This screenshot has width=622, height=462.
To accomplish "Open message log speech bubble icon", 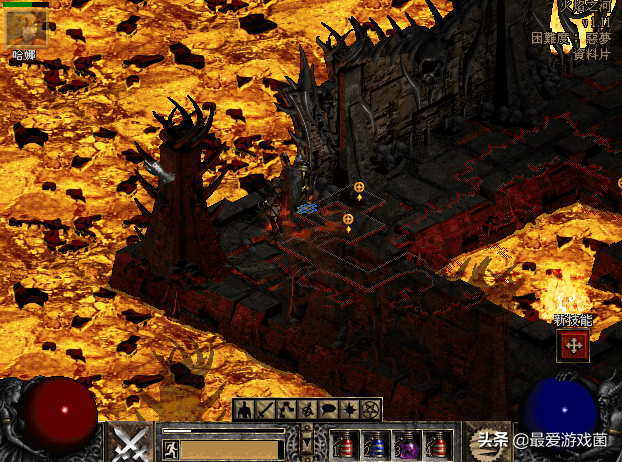I will (x=328, y=409).
